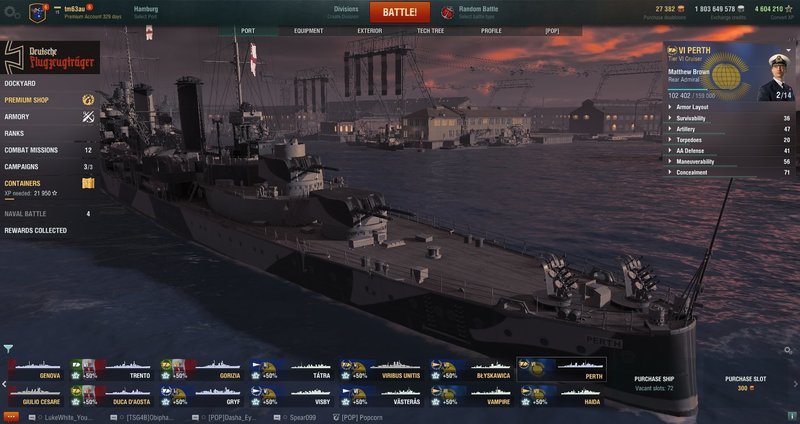
Task: Go to the Profile tab
Action: [491, 31]
